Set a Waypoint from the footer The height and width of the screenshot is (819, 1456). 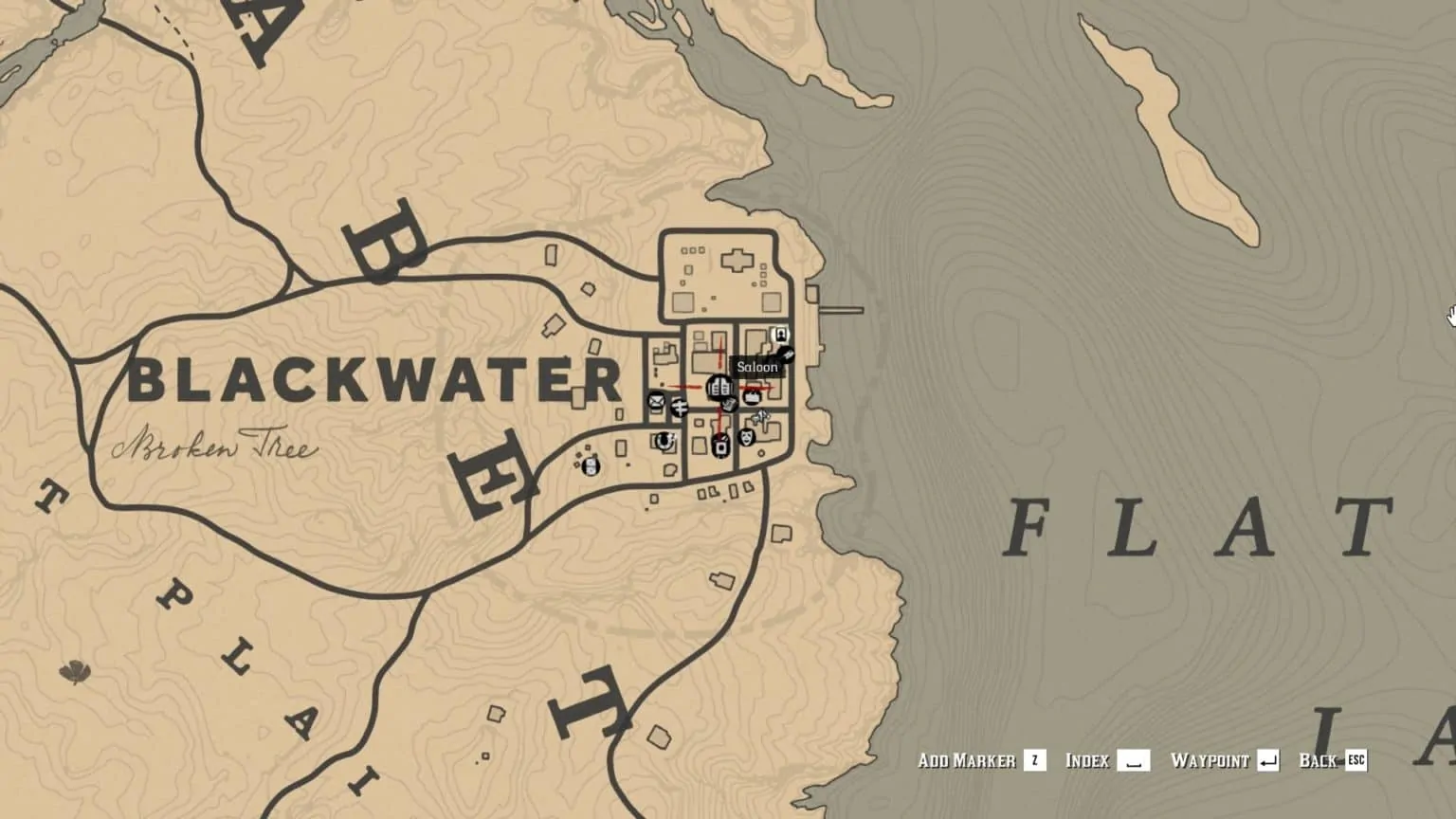click(1224, 760)
